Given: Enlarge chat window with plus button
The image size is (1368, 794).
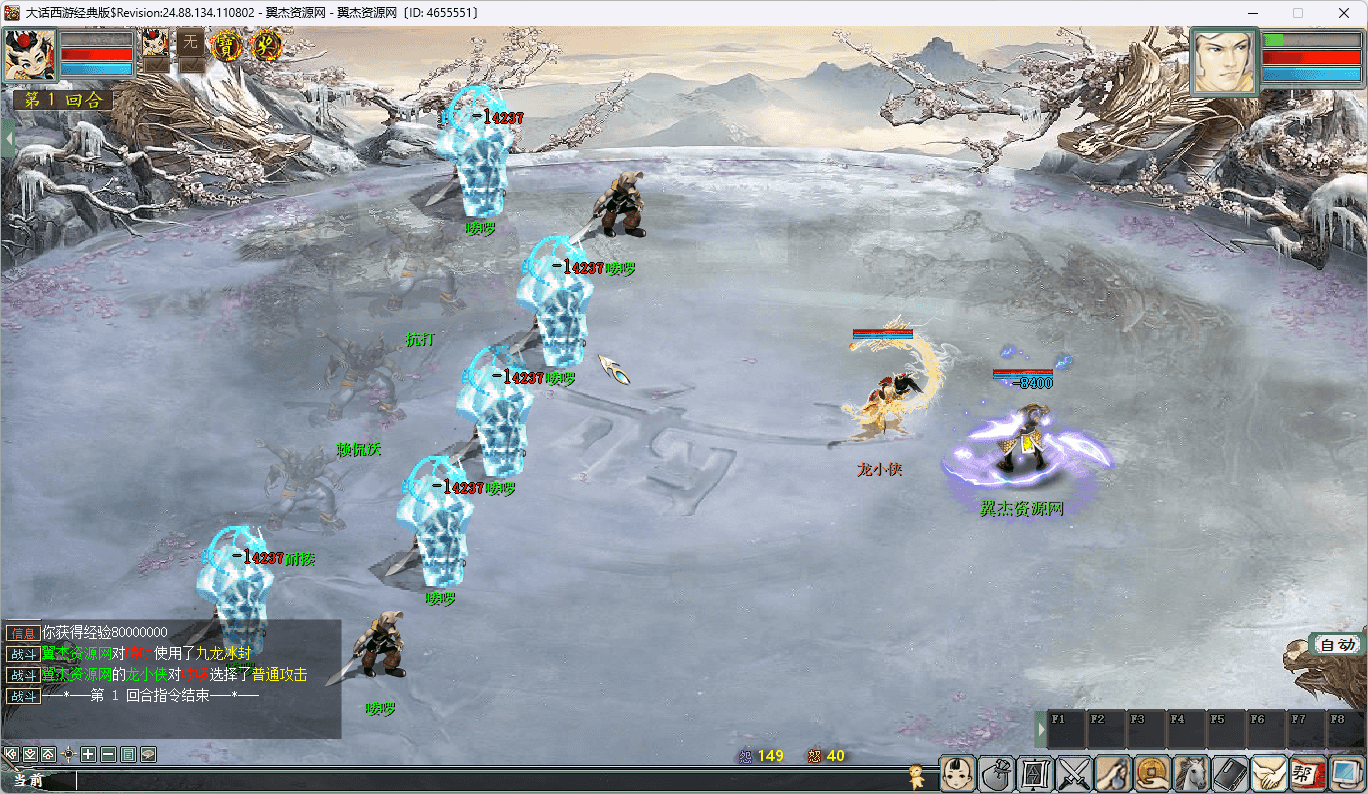Looking at the screenshot, I should pyautogui.click(x=88, y=754).
